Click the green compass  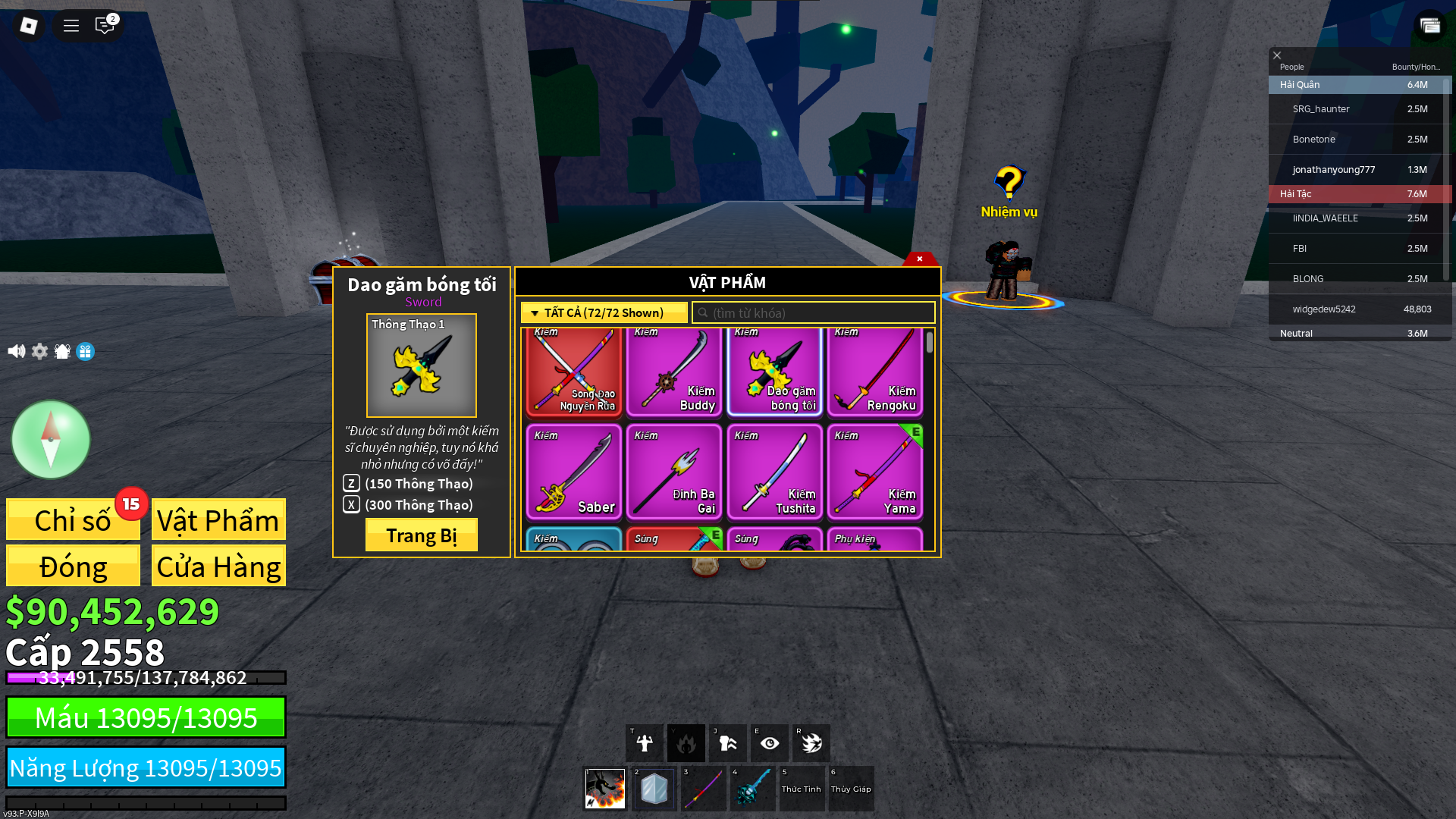point(51,440)
